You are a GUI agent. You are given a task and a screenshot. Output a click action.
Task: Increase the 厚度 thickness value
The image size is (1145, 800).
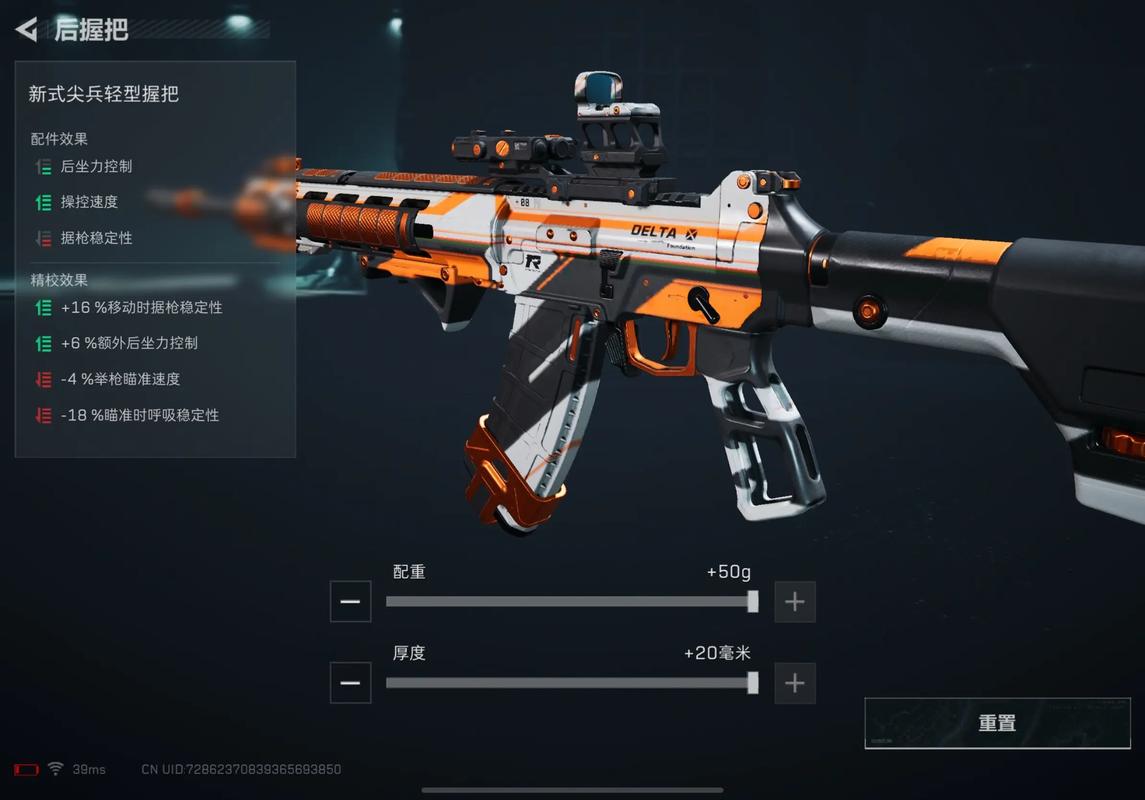795,683
